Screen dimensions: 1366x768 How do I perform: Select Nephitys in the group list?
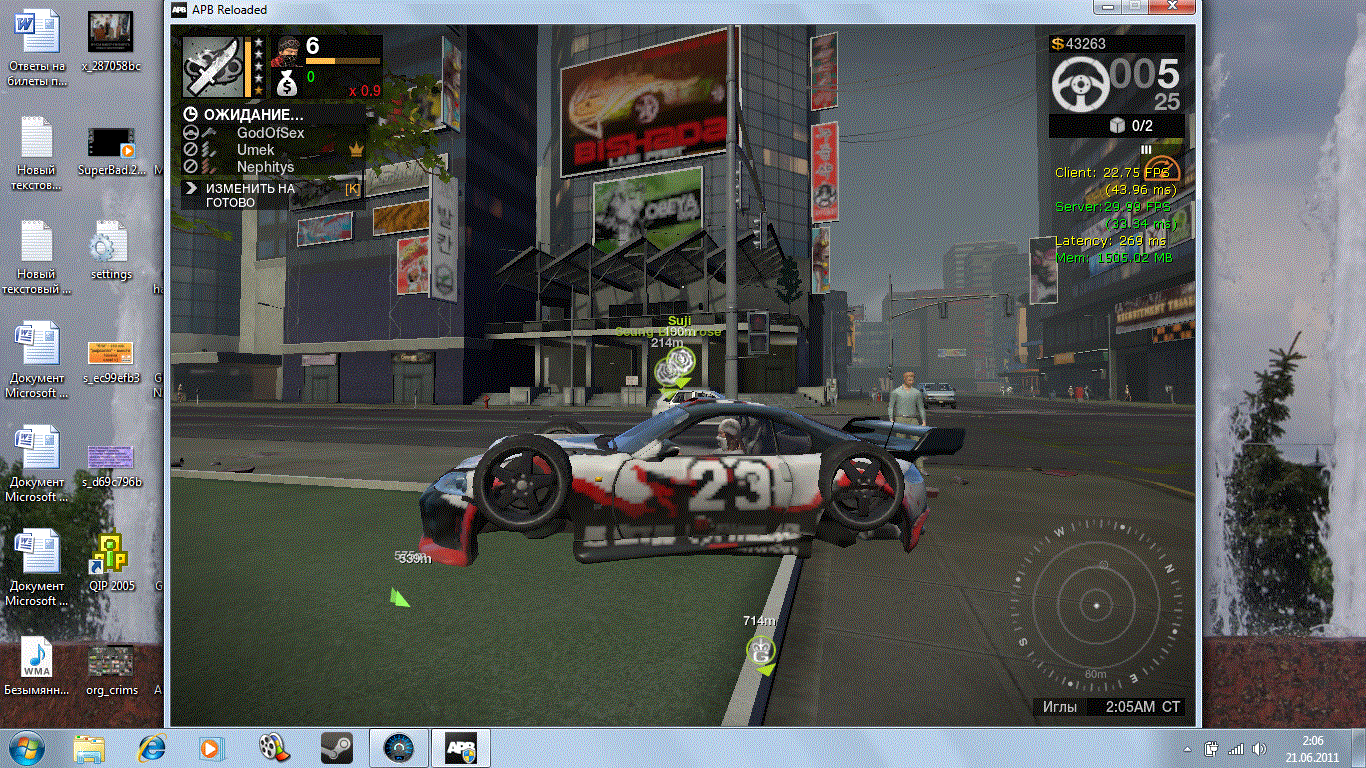click(265, 167)
